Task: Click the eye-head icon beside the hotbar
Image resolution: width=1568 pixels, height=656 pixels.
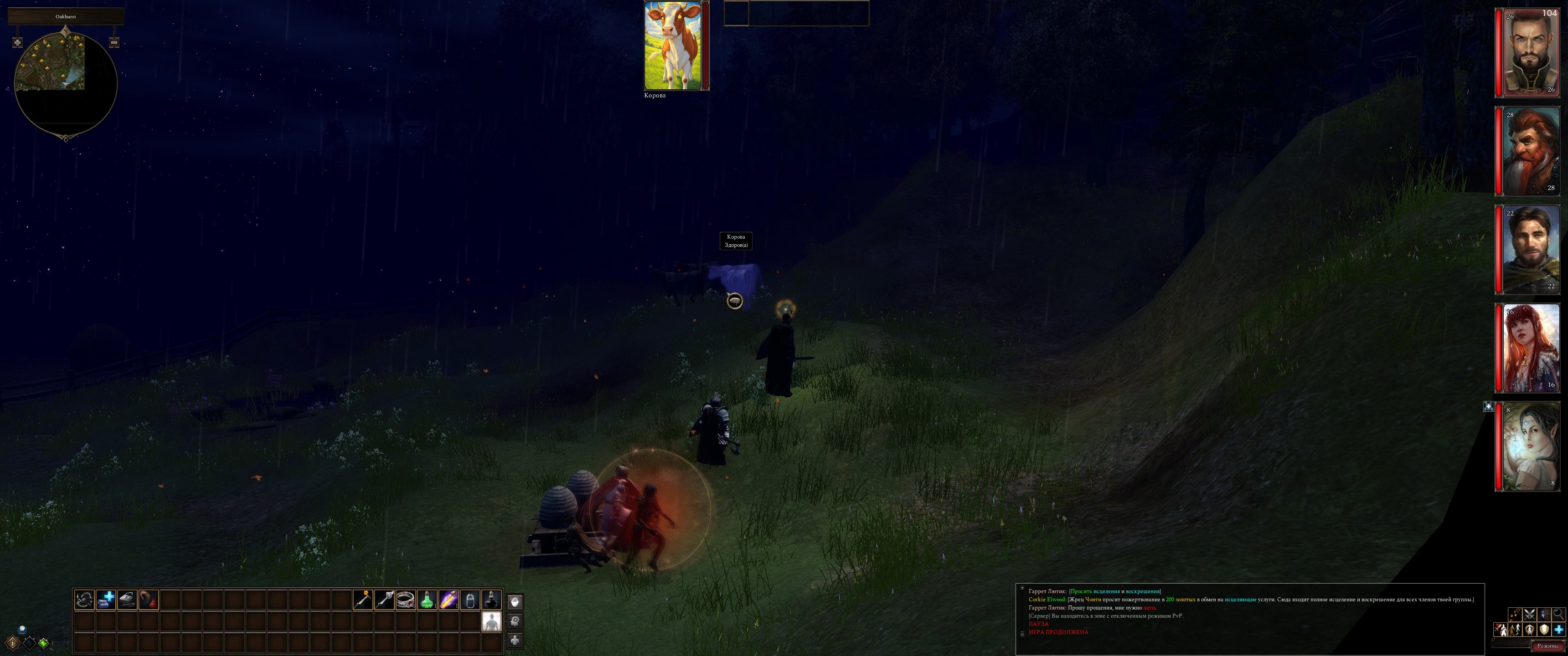Action: [x=515, y=602]
